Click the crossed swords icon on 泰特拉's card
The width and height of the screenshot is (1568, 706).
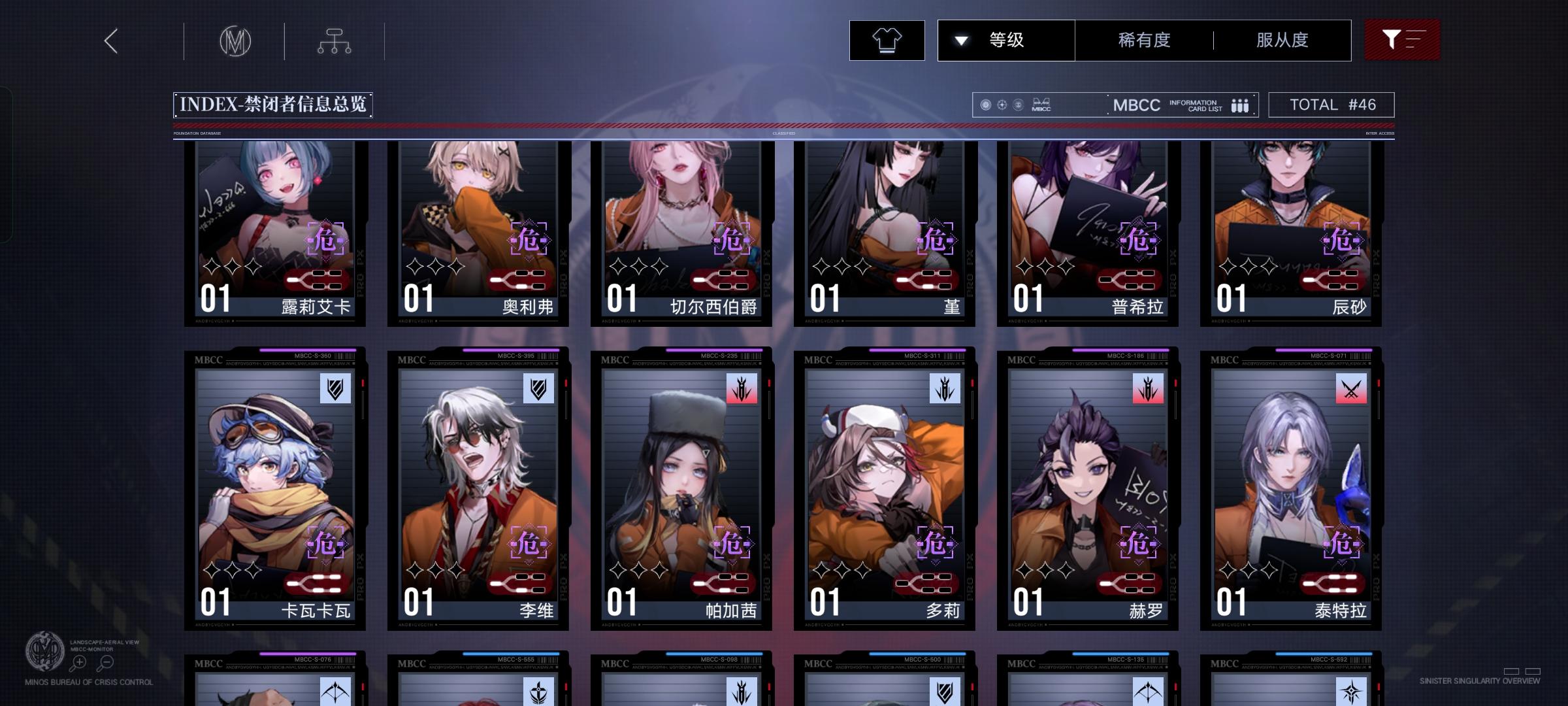pos(1350,388)
